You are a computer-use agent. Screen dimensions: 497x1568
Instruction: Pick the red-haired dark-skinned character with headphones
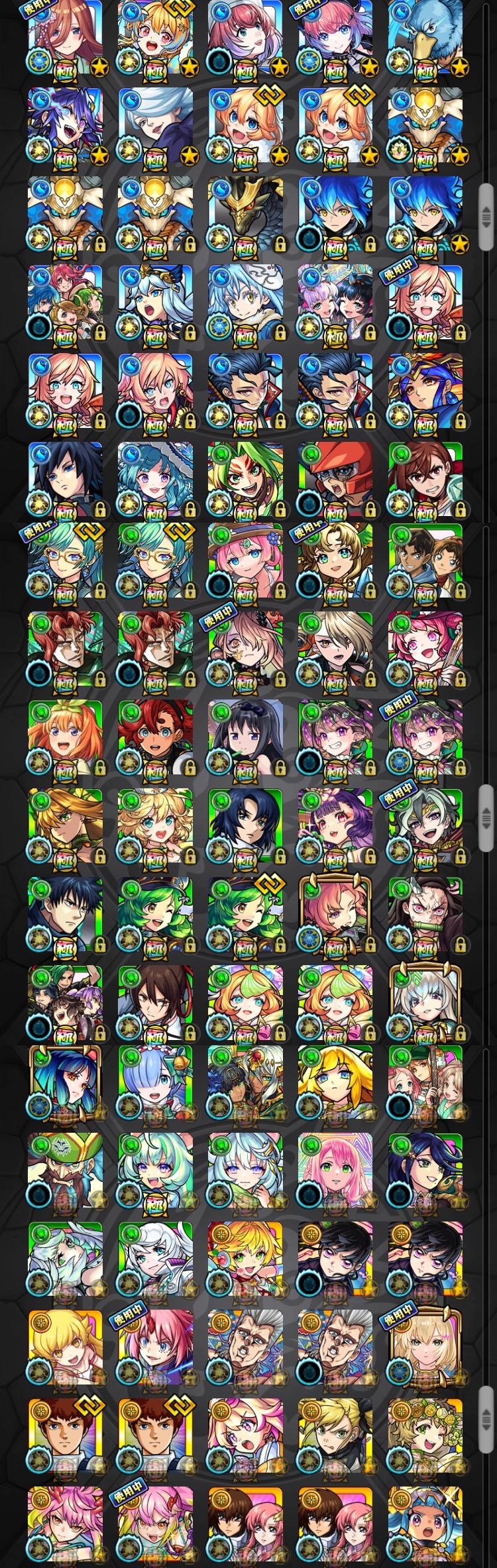[155, 737]
